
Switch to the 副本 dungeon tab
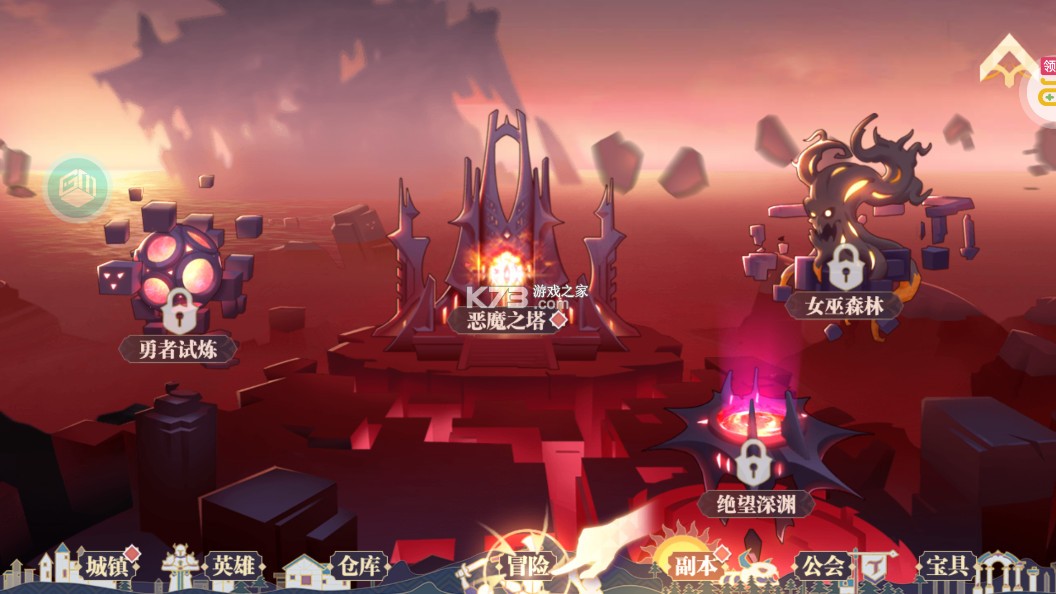pyautogui.click(x=694, y=565)
